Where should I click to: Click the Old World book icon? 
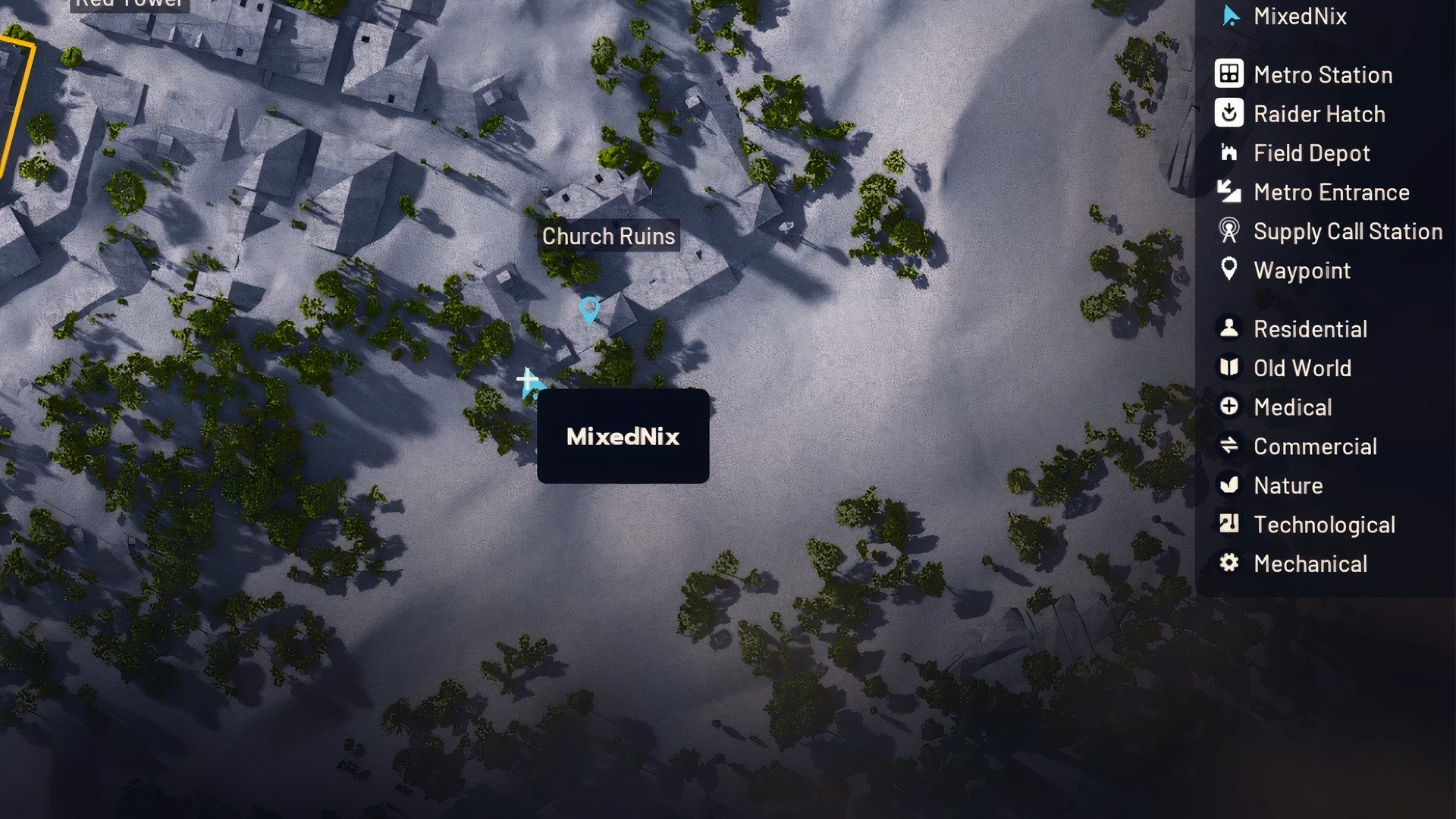[x=1228, y=368]
